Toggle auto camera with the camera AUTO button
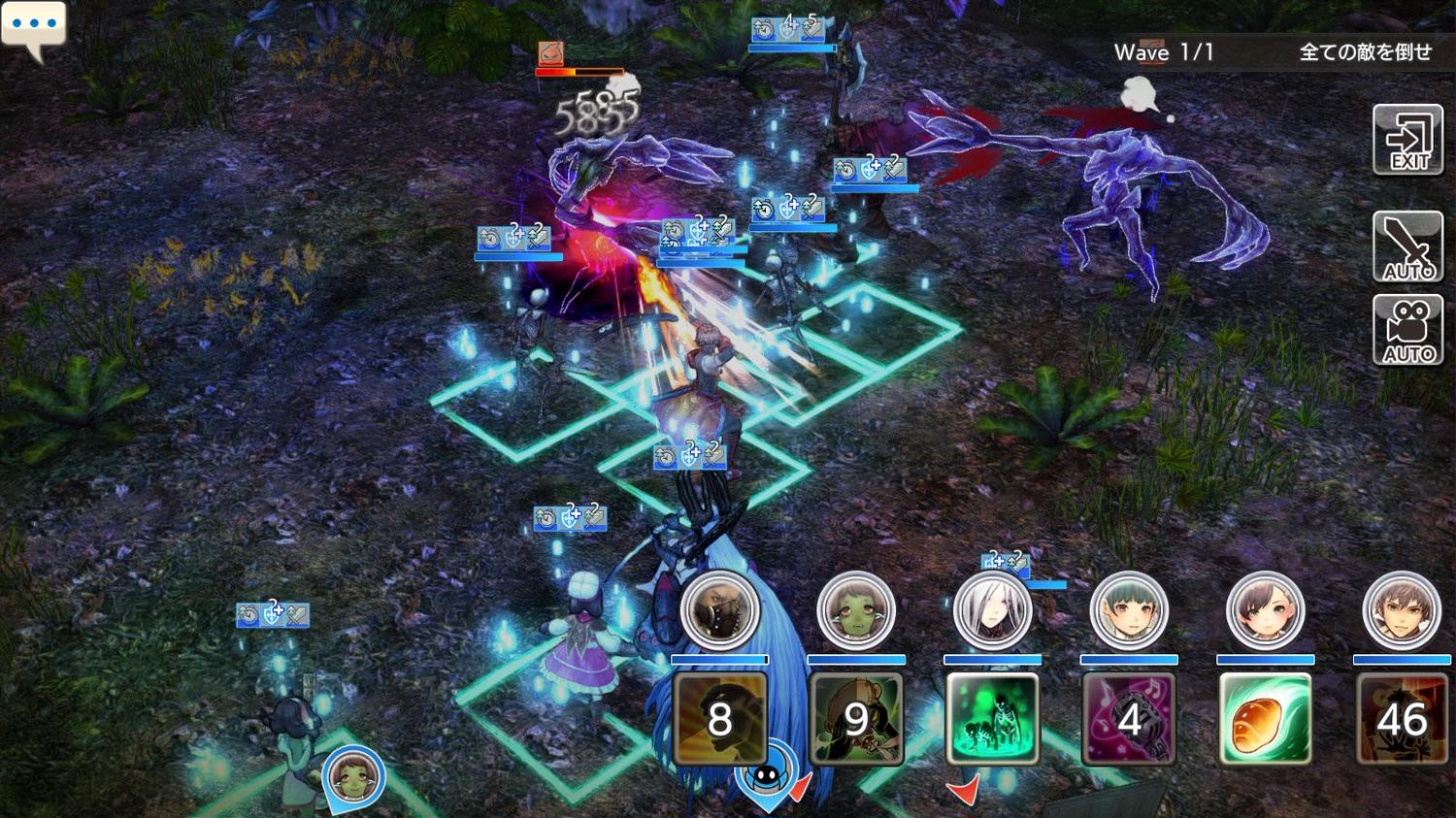The width and height of the screenshot is (1456, 818). 1407,331
